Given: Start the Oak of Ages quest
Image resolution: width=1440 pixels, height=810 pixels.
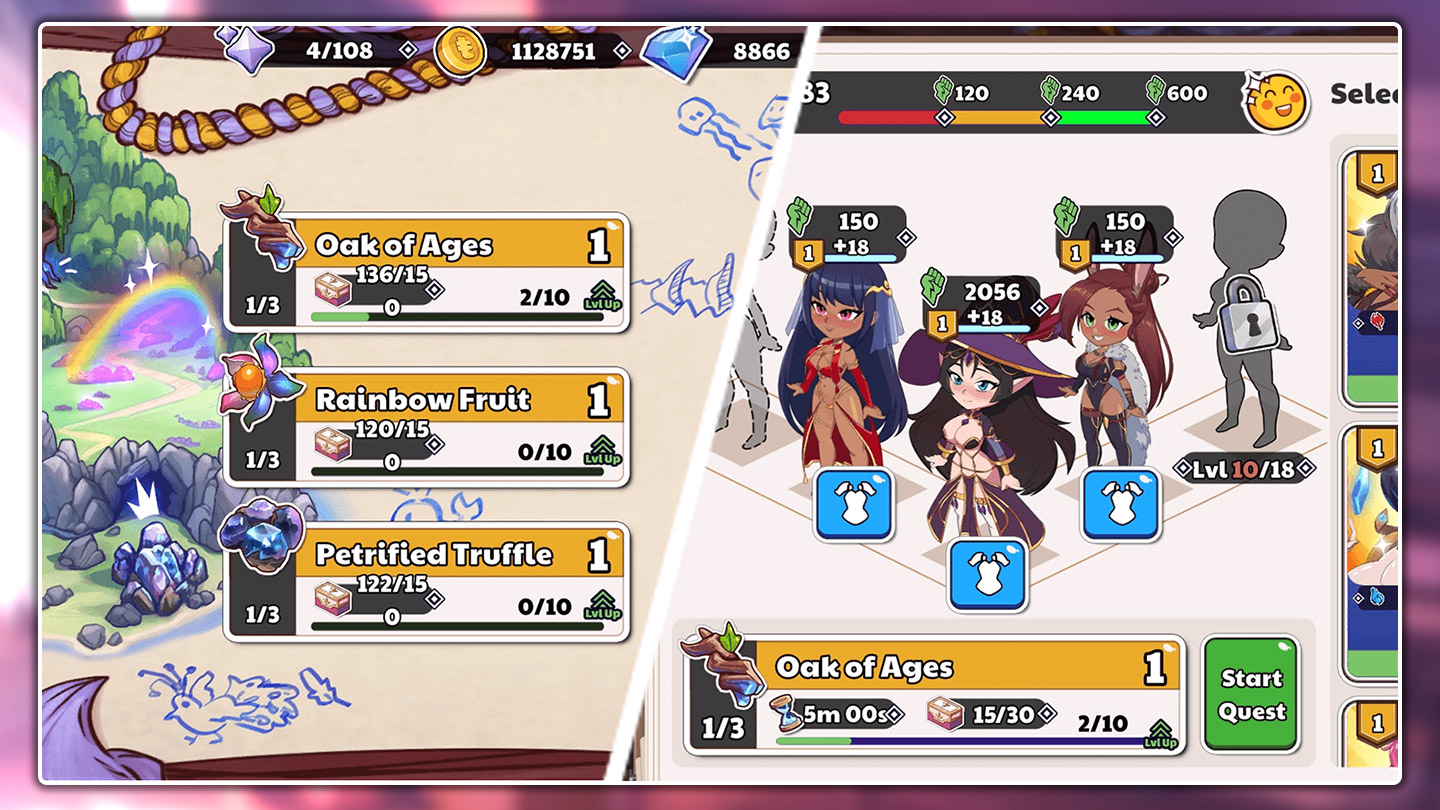Looking at the screenshot, I should coord(1251,694).
